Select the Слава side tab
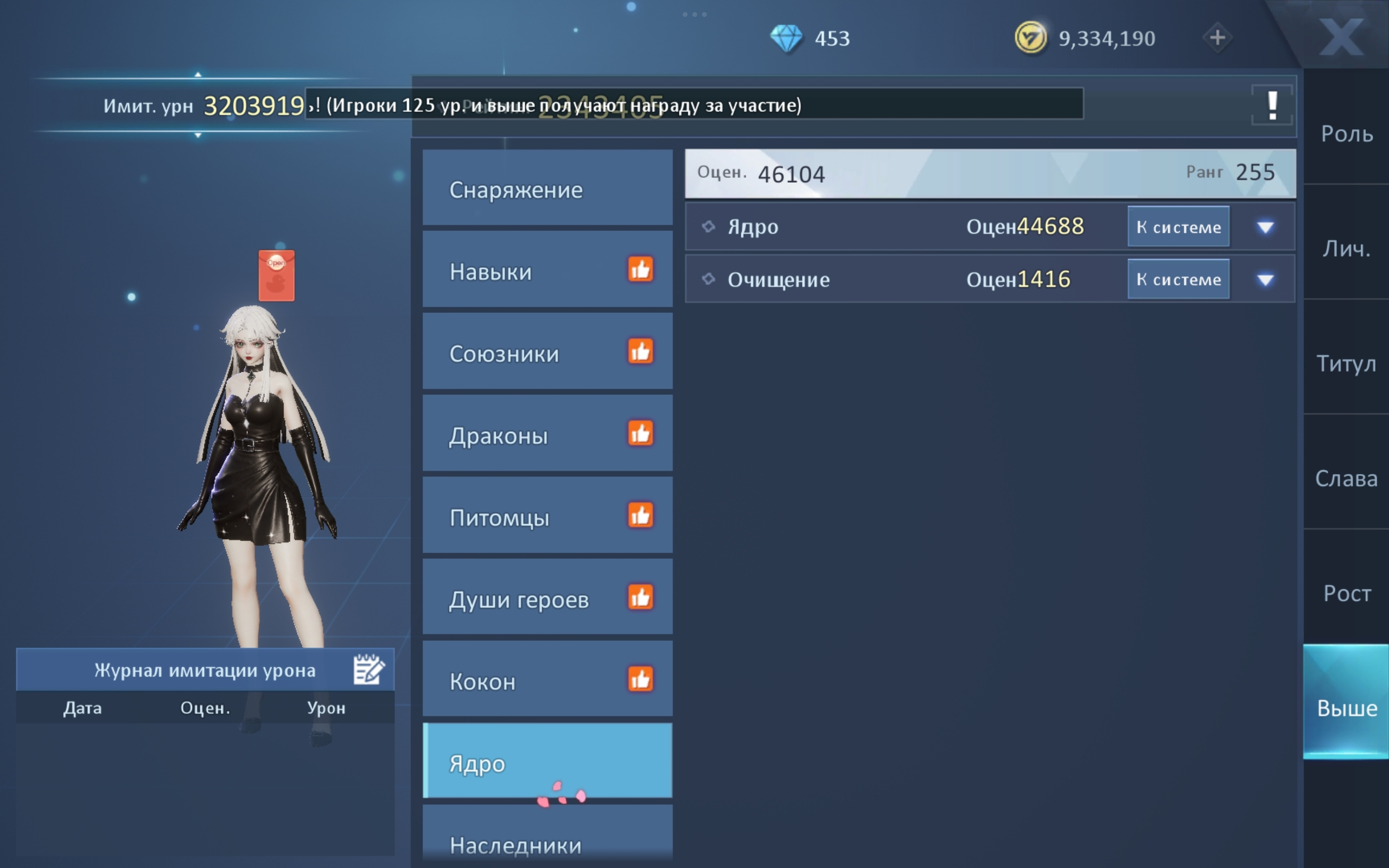 click(x=1346, y=478)
